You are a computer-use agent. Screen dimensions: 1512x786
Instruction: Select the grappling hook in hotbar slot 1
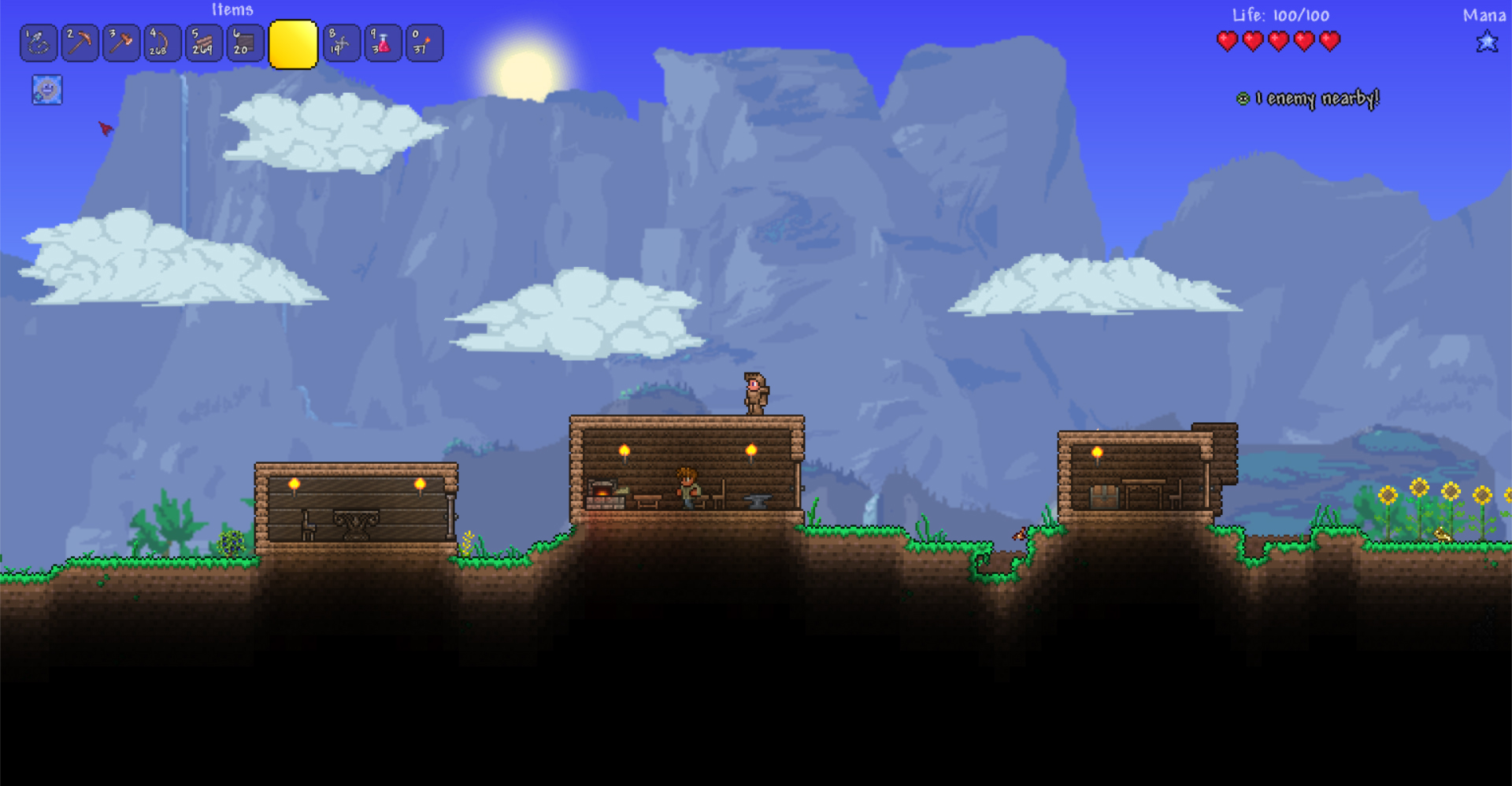click(38, 43)
